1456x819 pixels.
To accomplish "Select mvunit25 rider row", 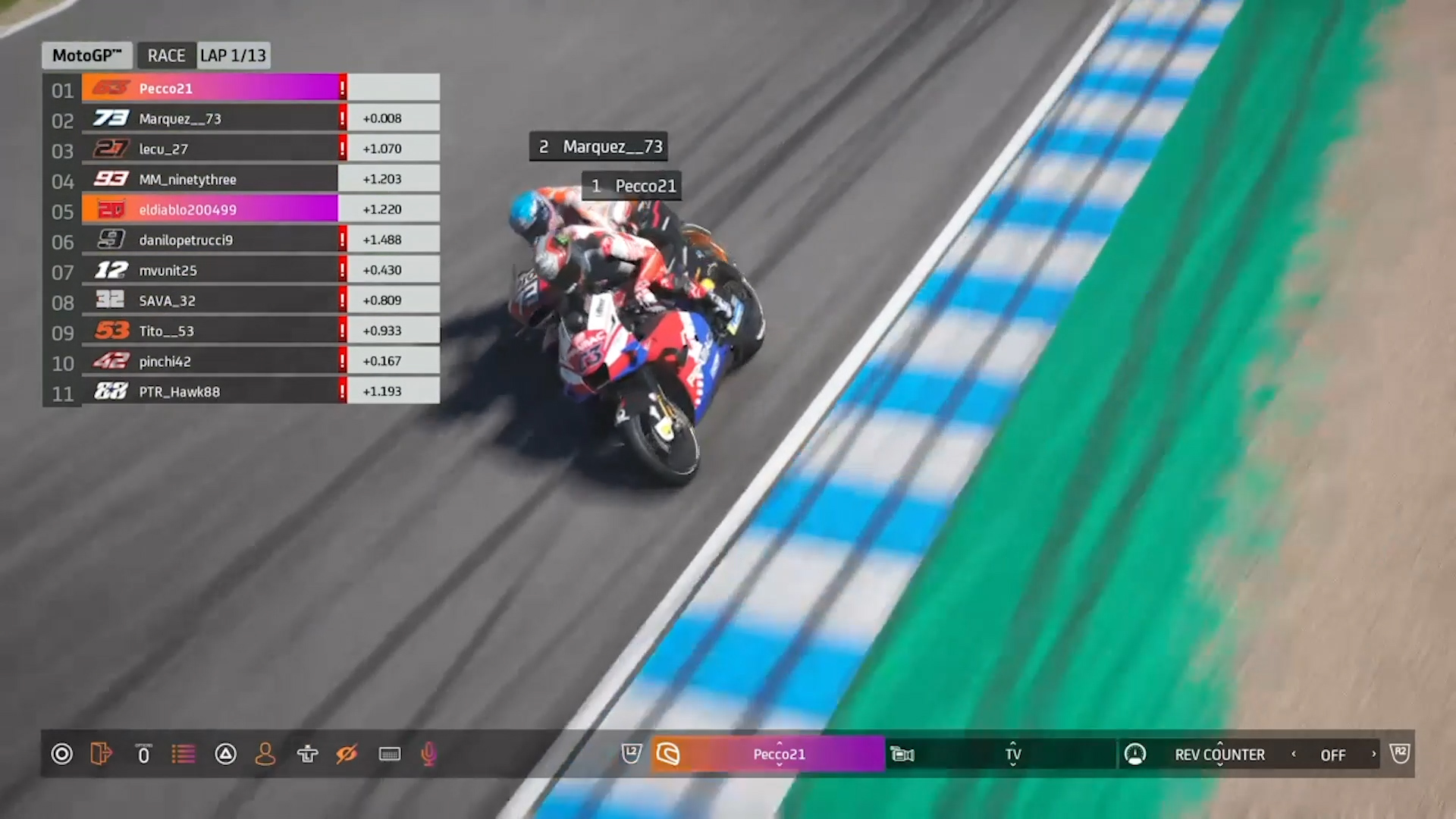I will click(x=212, y=270).
